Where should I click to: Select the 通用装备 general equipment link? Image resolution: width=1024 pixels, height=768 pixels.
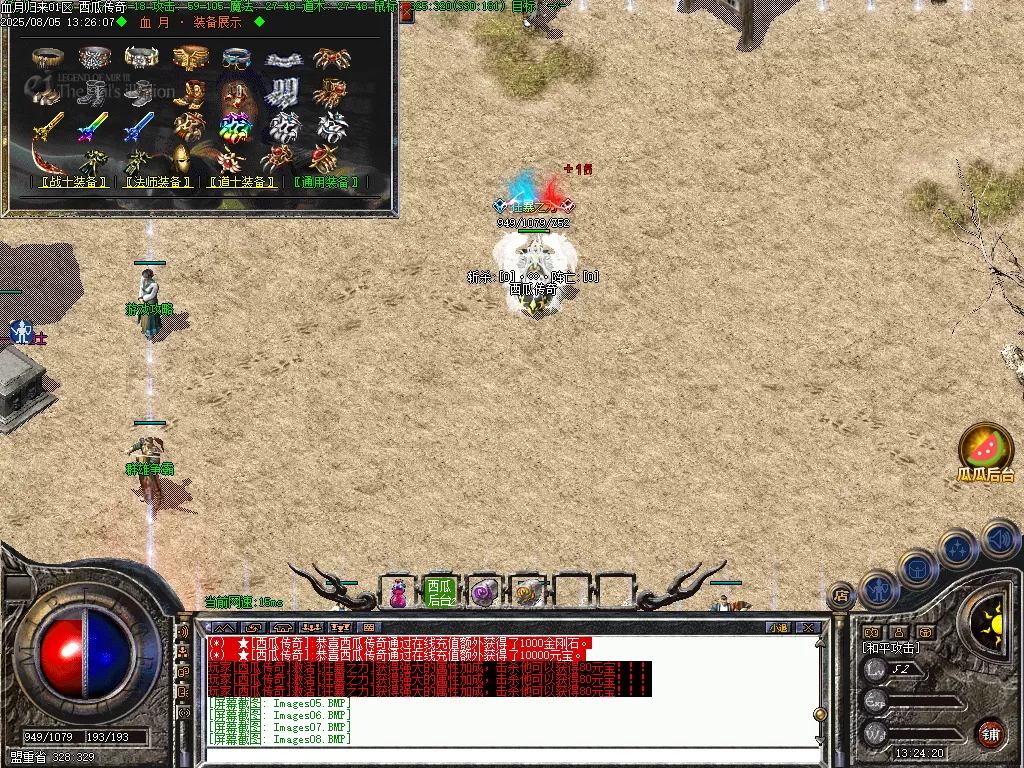[326, 183]
